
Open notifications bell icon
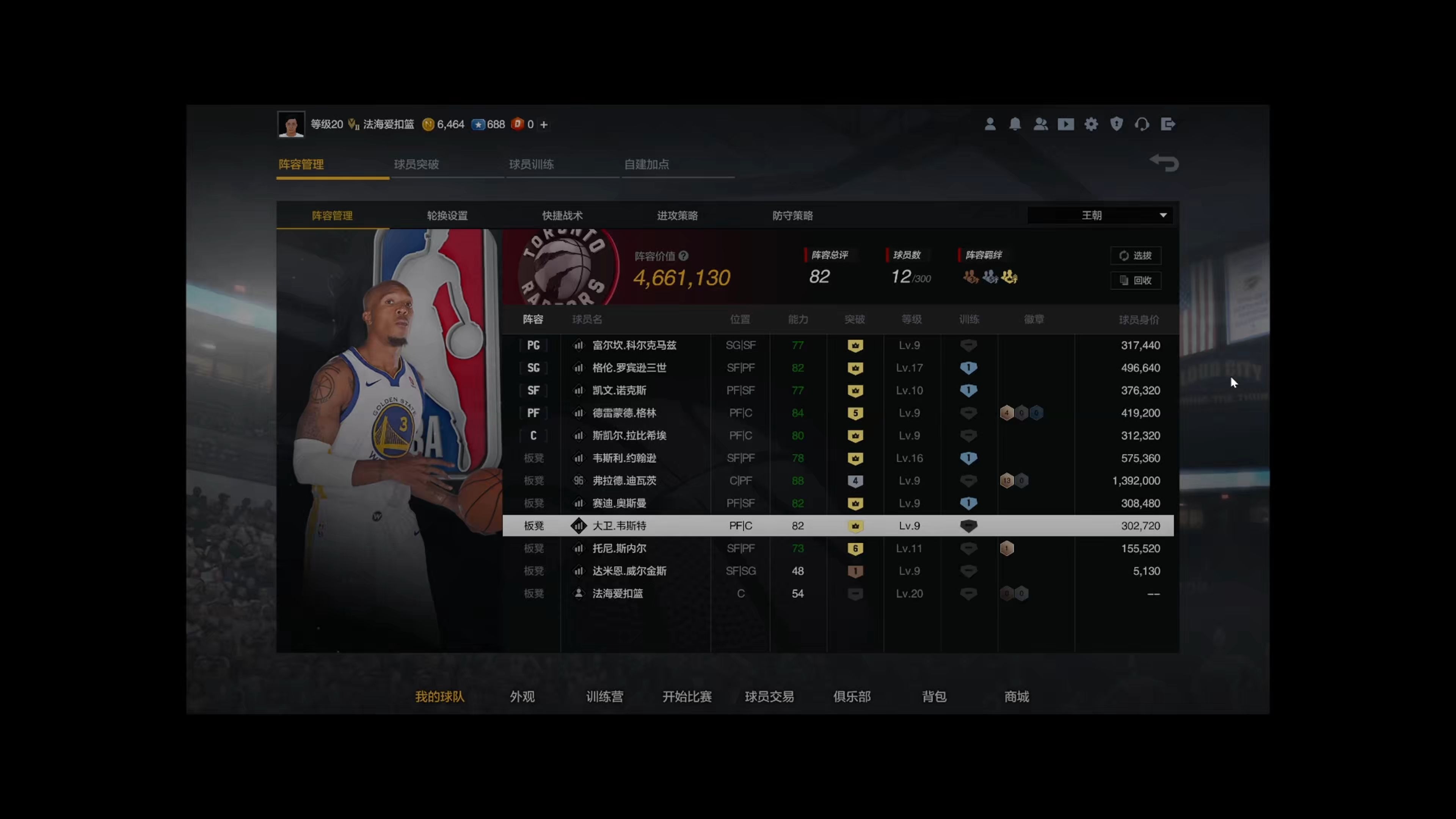1015,124
